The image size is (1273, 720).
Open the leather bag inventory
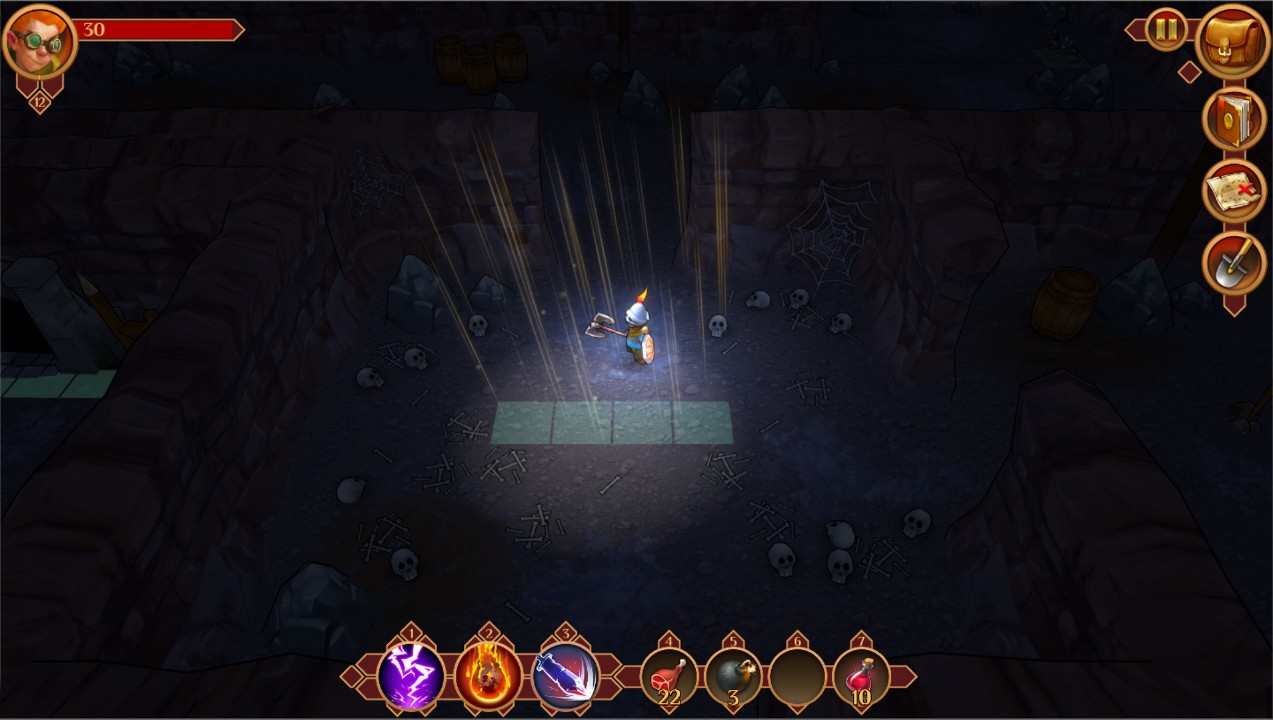point(1233,42)
